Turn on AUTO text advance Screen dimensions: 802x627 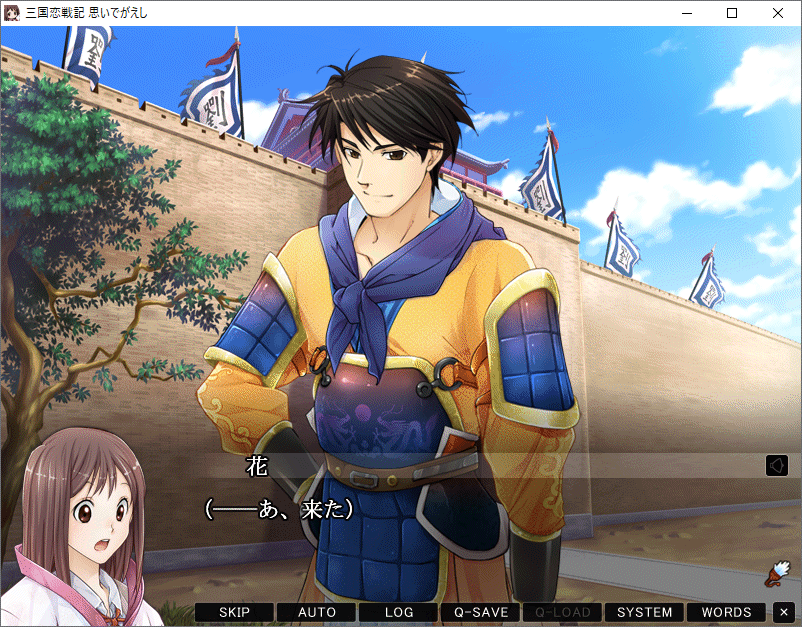317,612
